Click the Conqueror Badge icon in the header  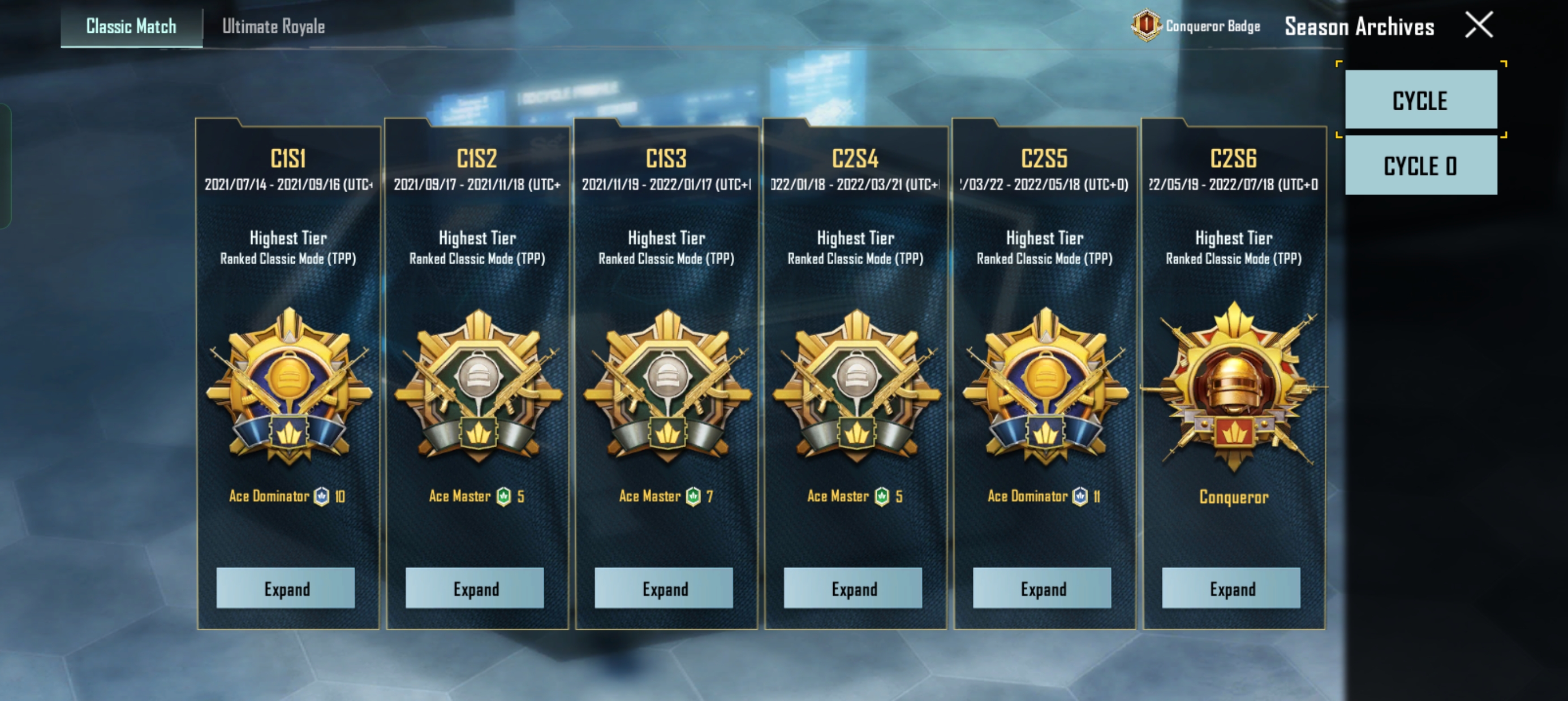coord(1146,26)
